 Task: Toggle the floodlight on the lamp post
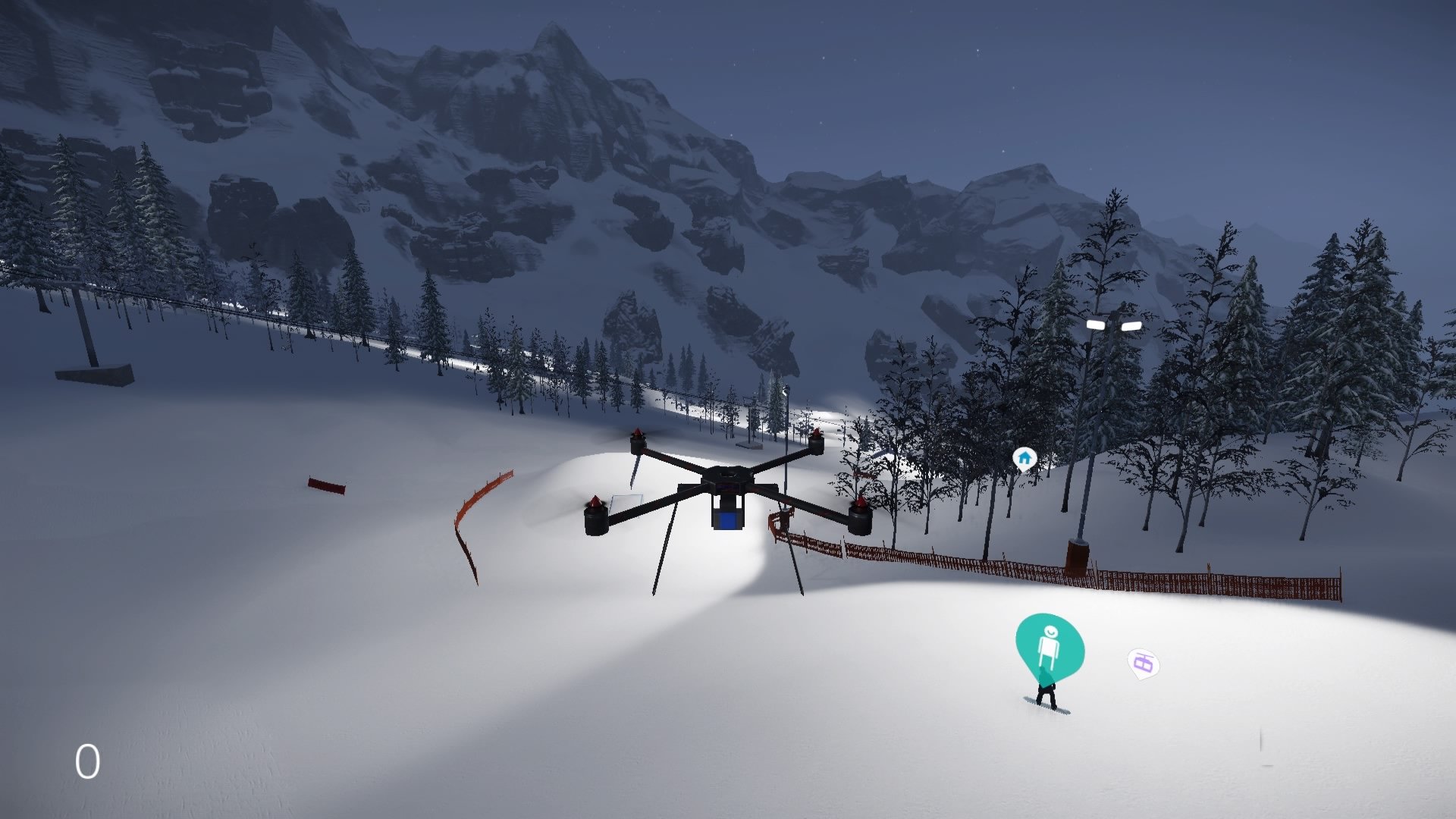pyautogui.click(x=1112, y=324)
